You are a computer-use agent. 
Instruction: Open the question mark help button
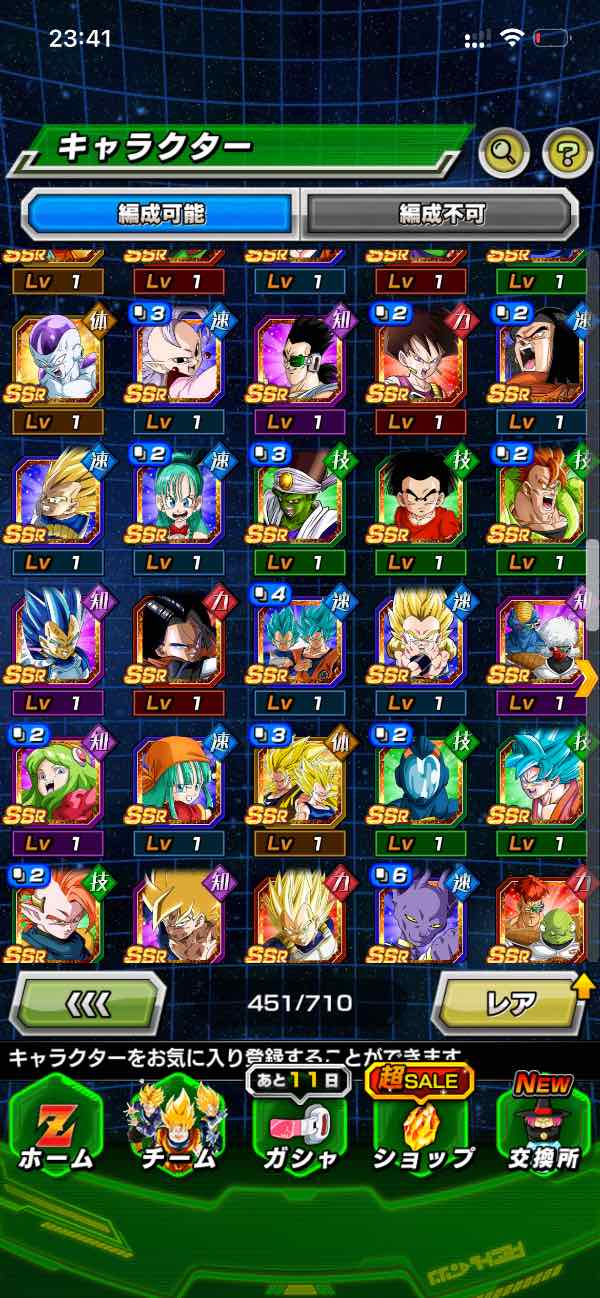[567, 153]
